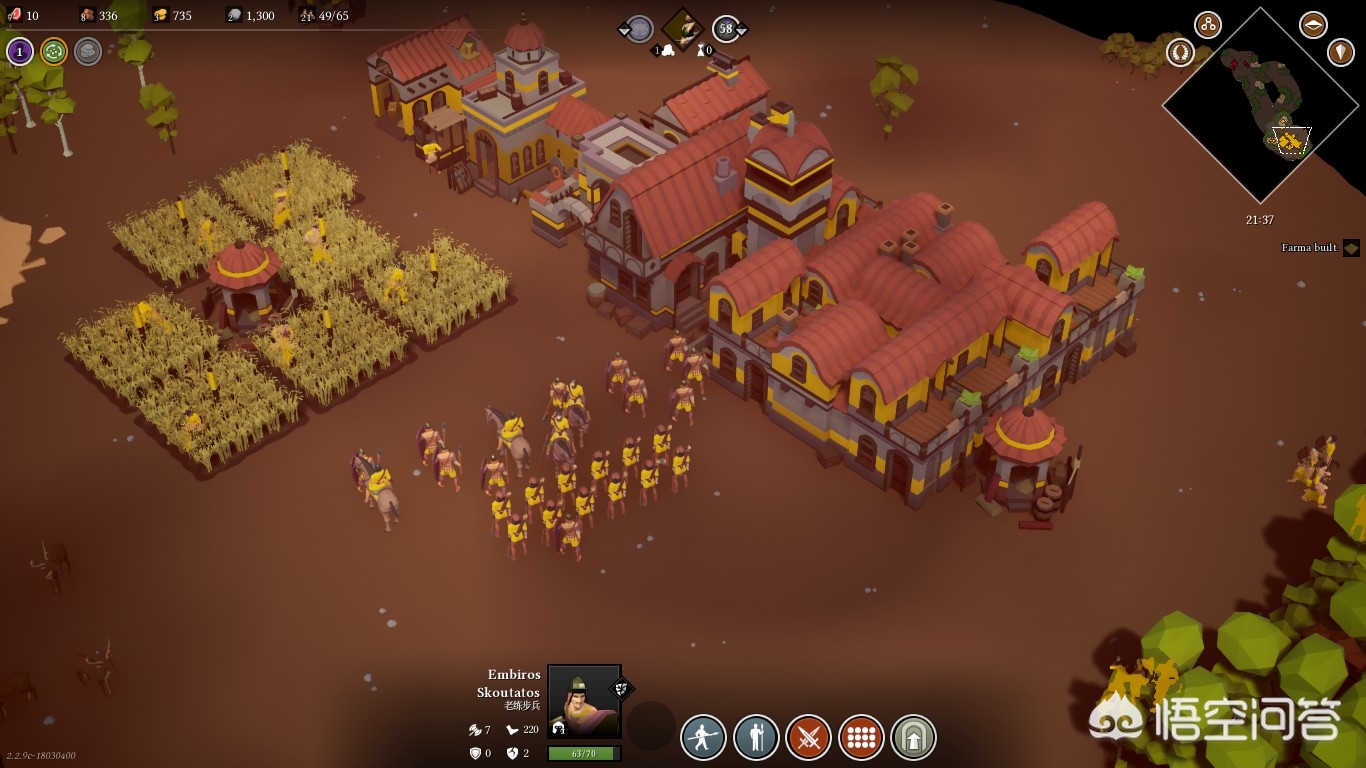1366x768 pixels.
Task: Select the purple control group 1 badge
Action: (x=20, y=51)
